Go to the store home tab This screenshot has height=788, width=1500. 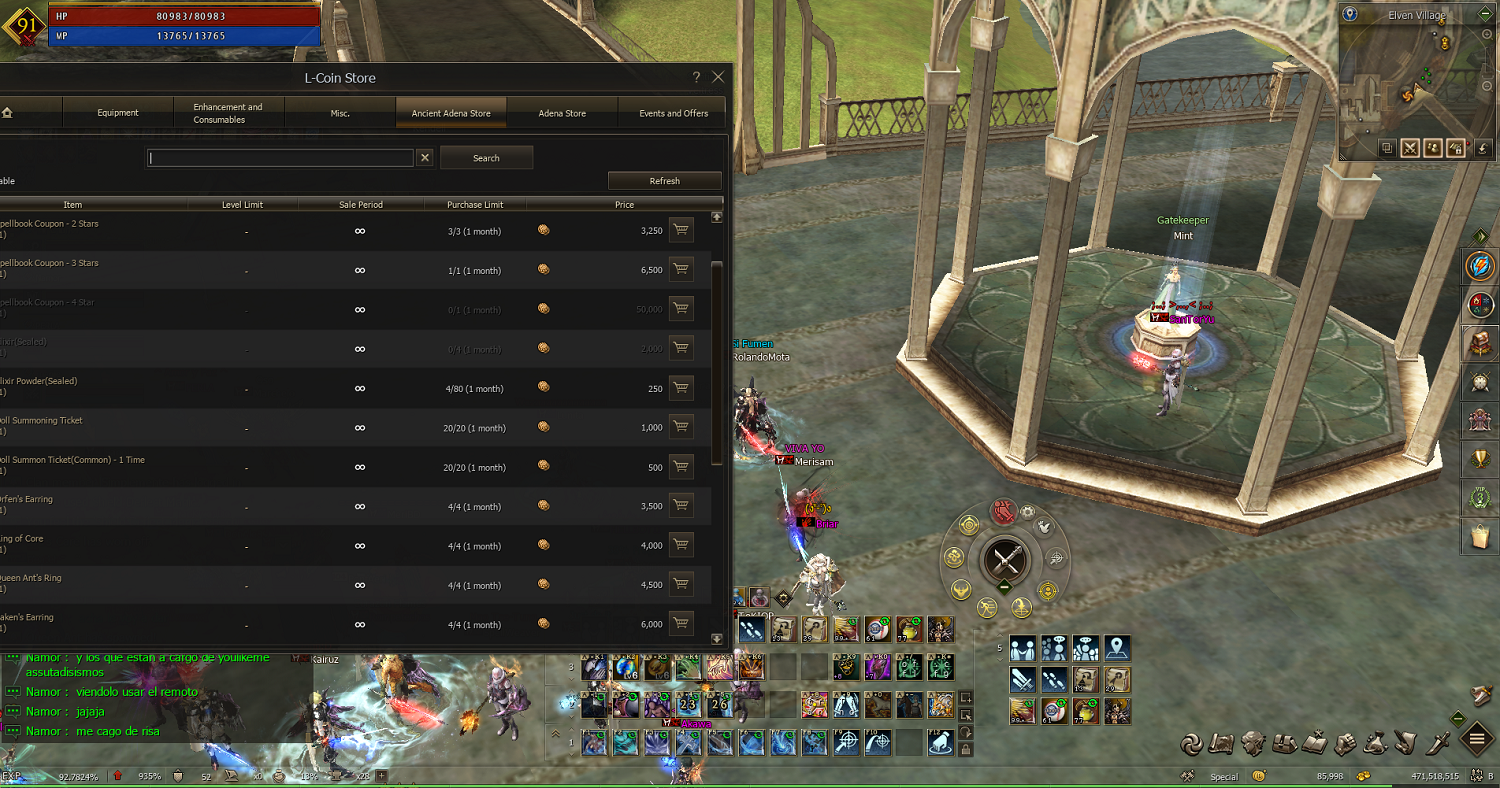pos(8,113)
